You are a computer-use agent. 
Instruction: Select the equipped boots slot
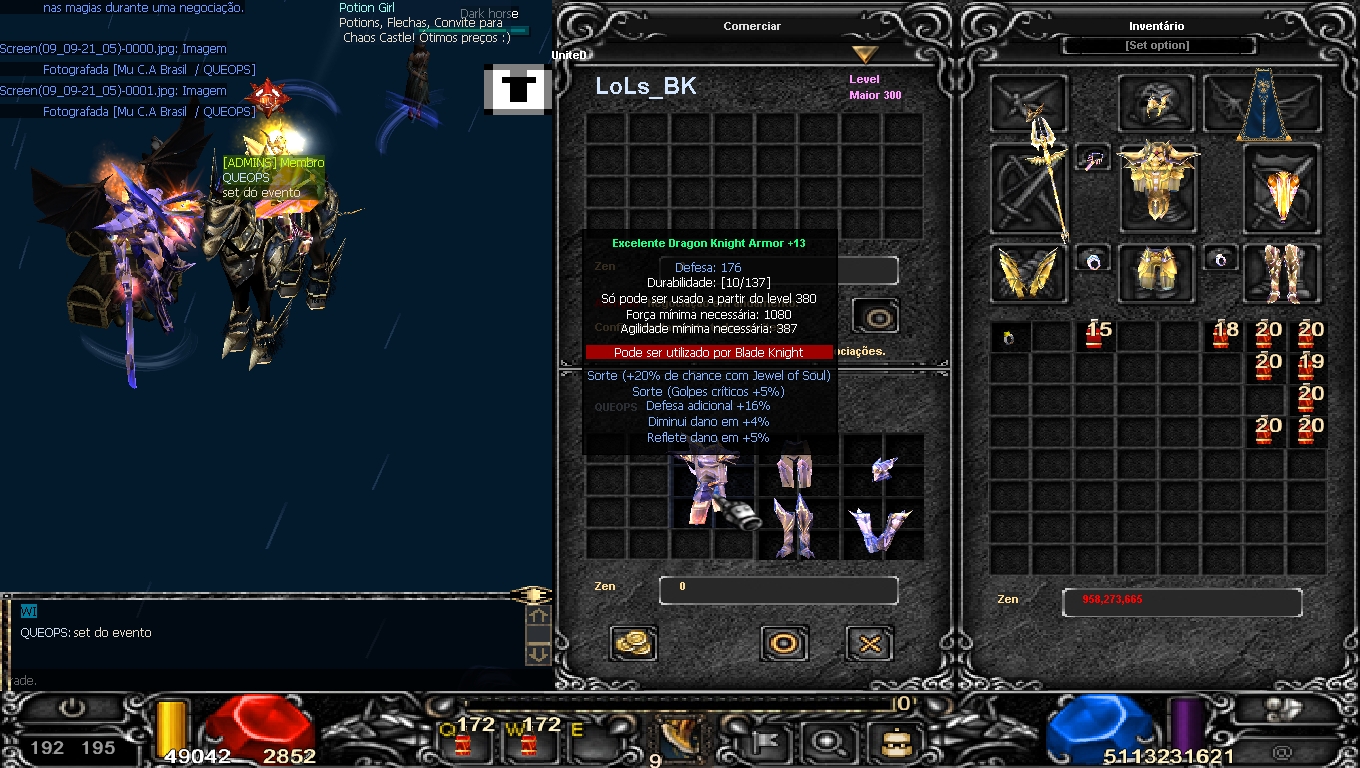point(1281,273)
